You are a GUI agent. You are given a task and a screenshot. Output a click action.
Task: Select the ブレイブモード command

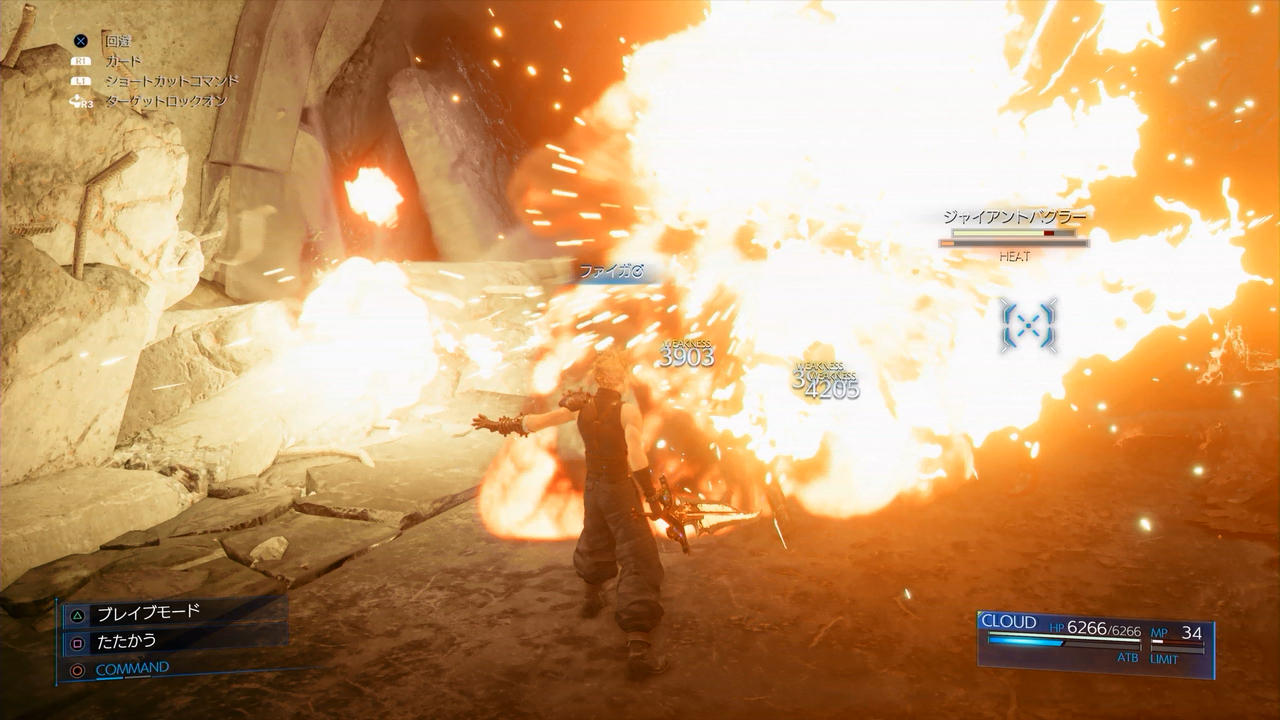(148, 613)
